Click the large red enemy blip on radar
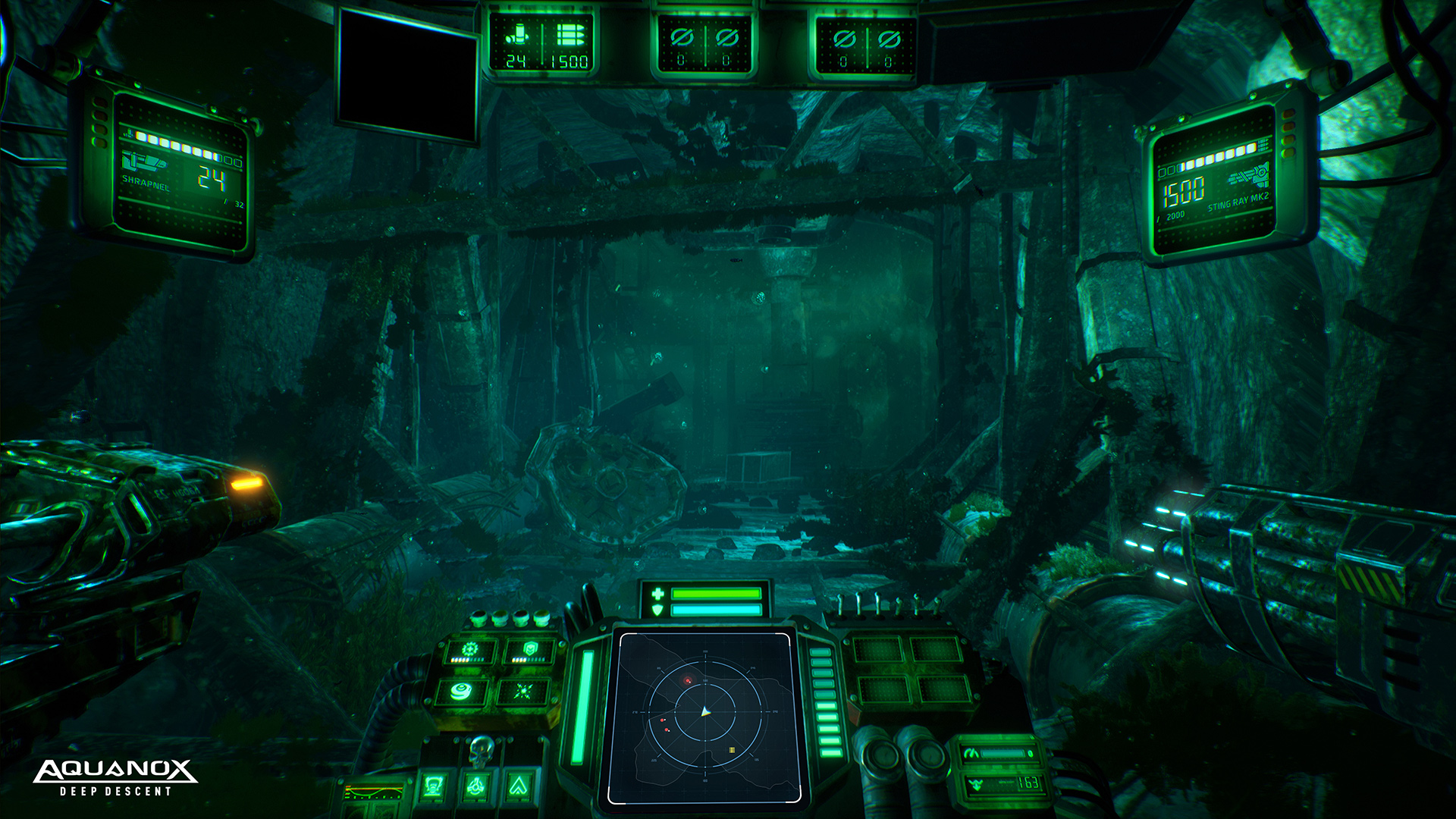 pyautogui.click(x=688, y=681)
